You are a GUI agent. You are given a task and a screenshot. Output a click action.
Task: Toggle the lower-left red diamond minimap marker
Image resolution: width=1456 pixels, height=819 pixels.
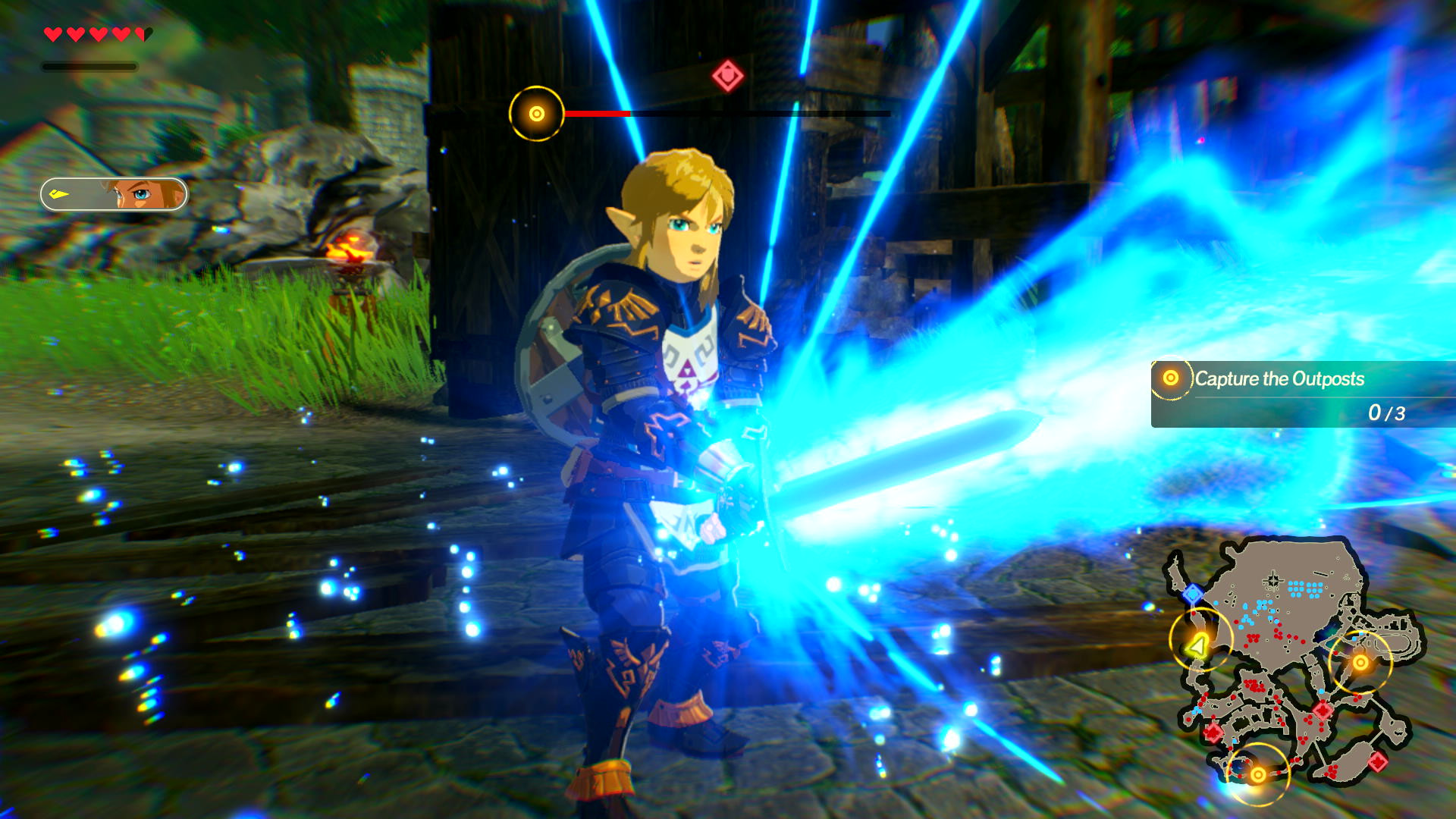point(1213,731)
